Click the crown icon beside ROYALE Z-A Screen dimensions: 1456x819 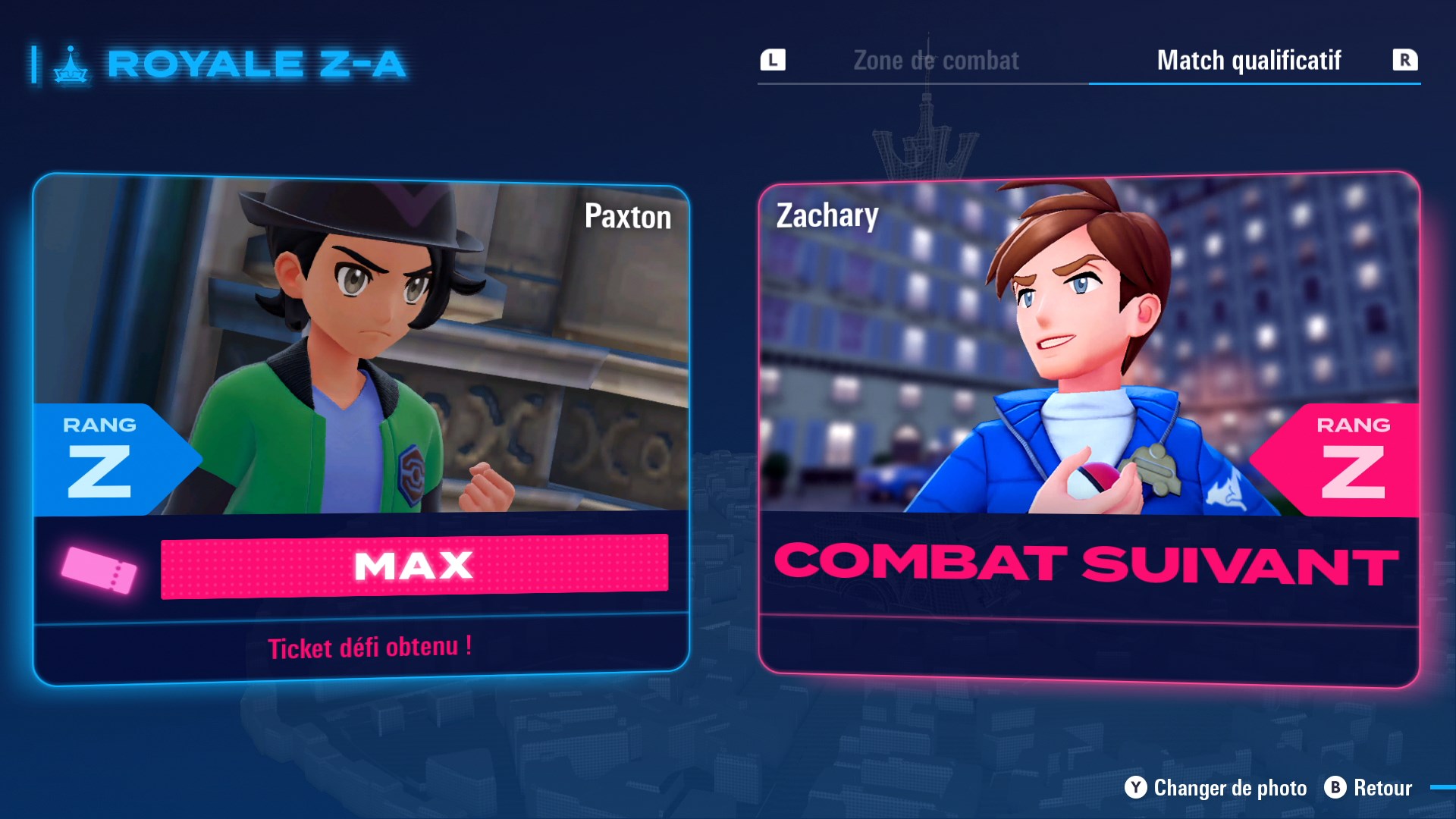[x=71, y=64]
